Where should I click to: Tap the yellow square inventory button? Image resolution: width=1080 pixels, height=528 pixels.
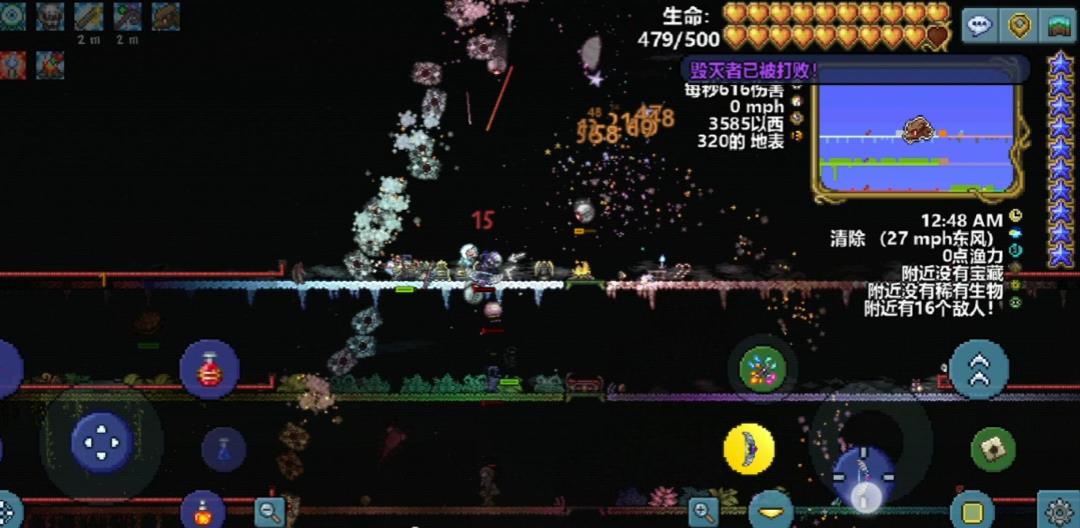tap(971, 510)
